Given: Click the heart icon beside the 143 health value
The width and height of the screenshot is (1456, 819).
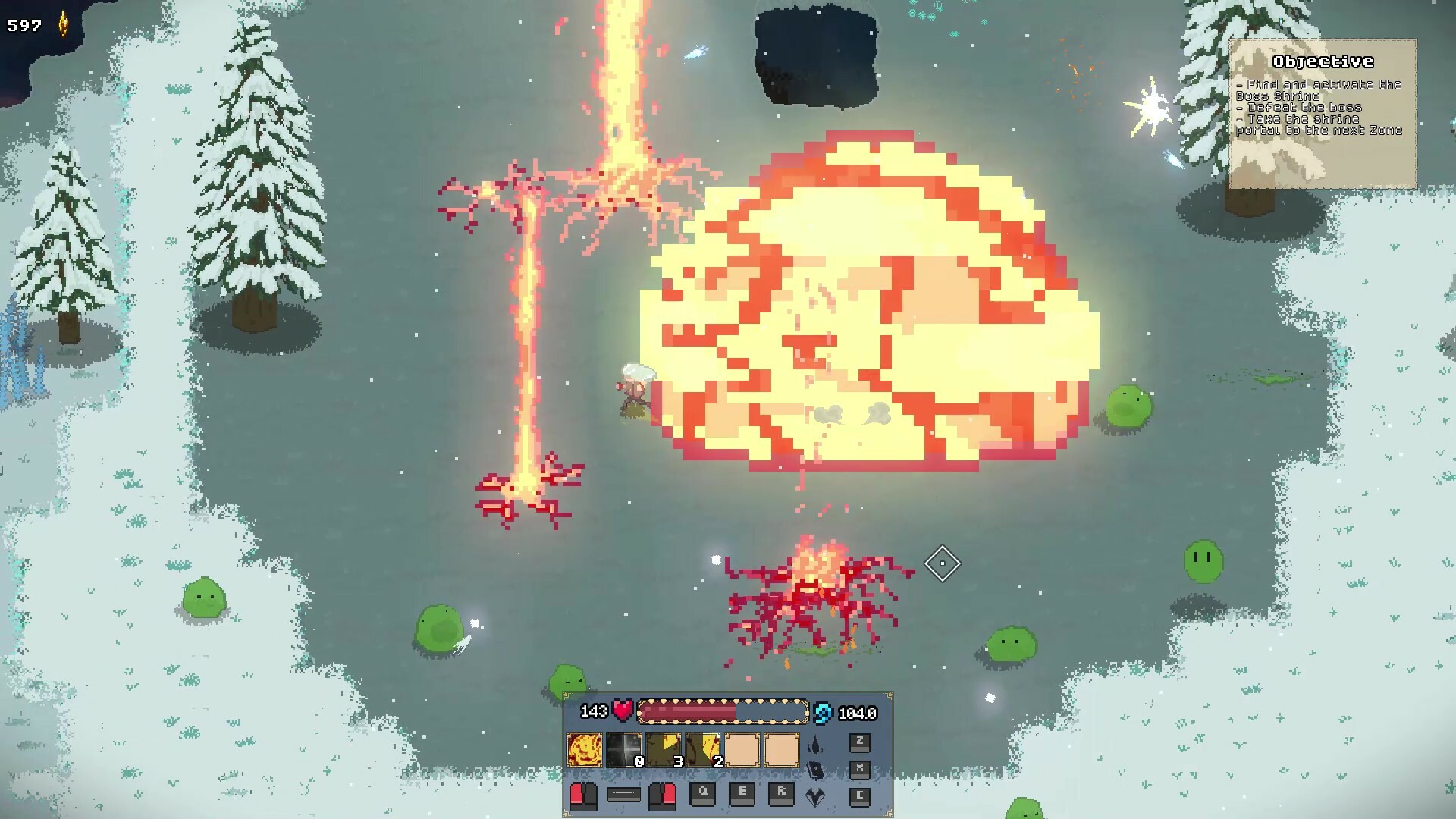Looking at the screenshot, I should click(x=622, y=711).
